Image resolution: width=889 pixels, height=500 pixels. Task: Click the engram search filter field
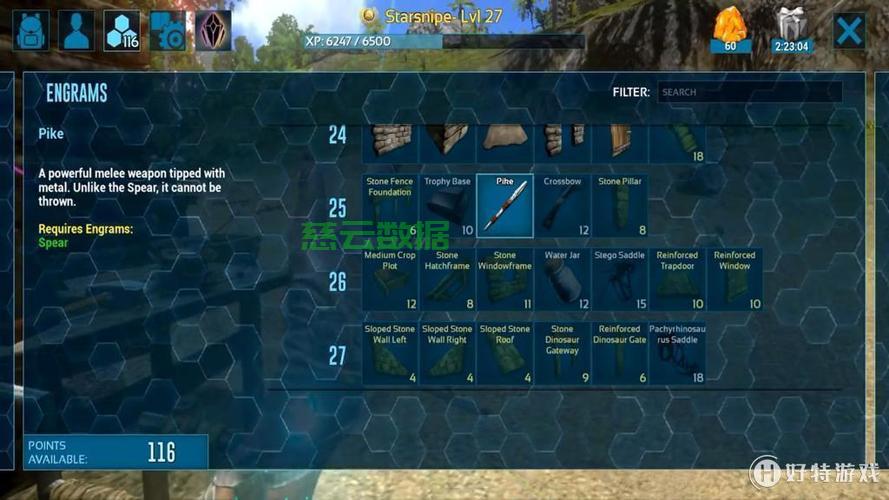[x=748, y=92]
